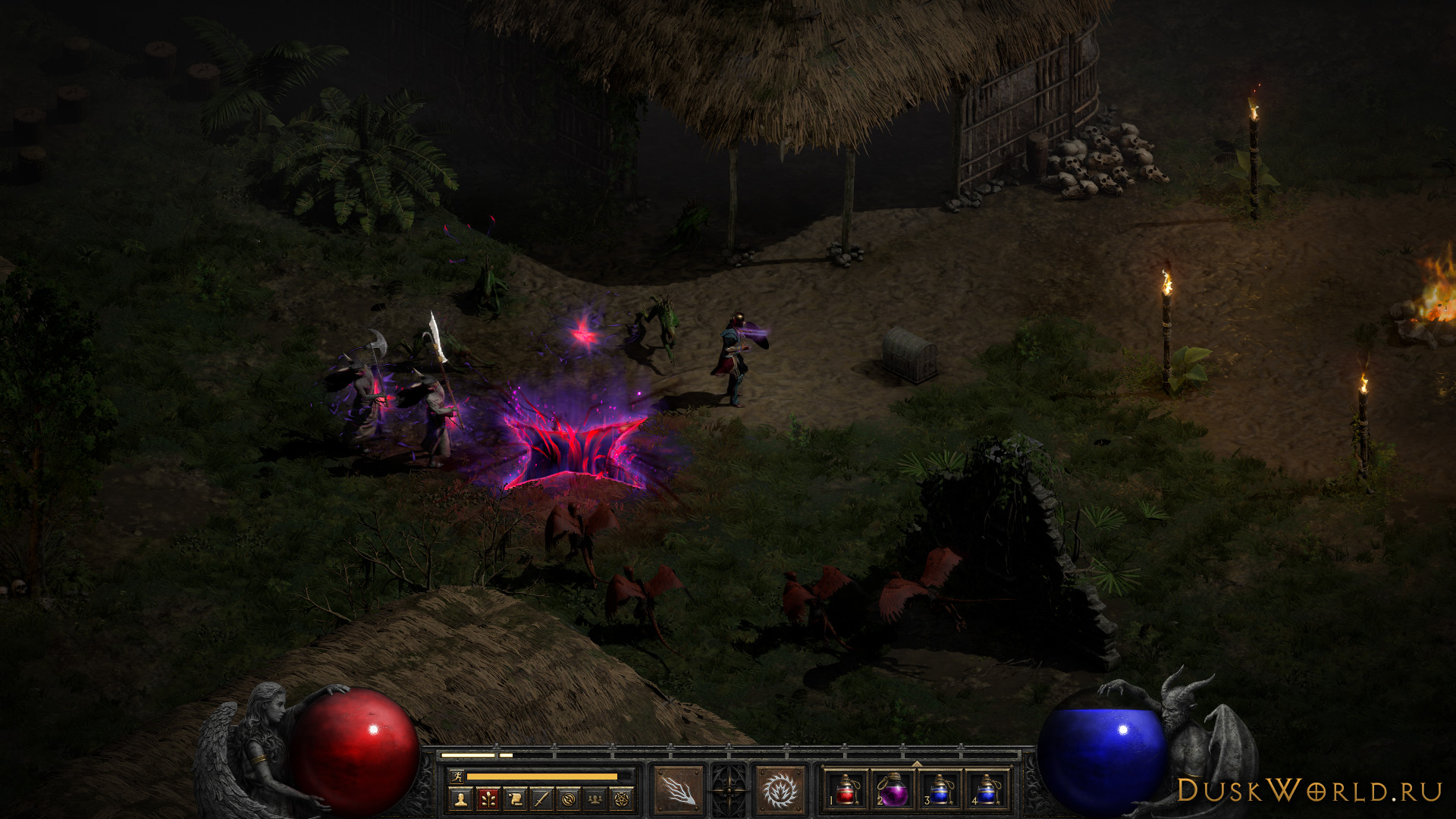
Task: Select the left-click claw skill icon
Action: (678, 791)
